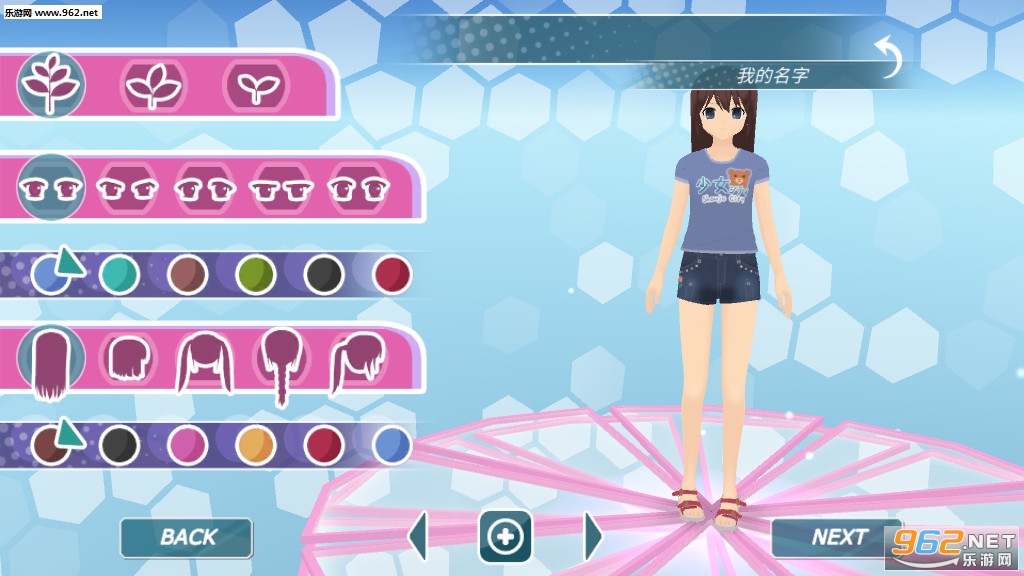Select the side ponytail hairstyle
This screenshot has height=576, width=1024.
click(358, 361)
